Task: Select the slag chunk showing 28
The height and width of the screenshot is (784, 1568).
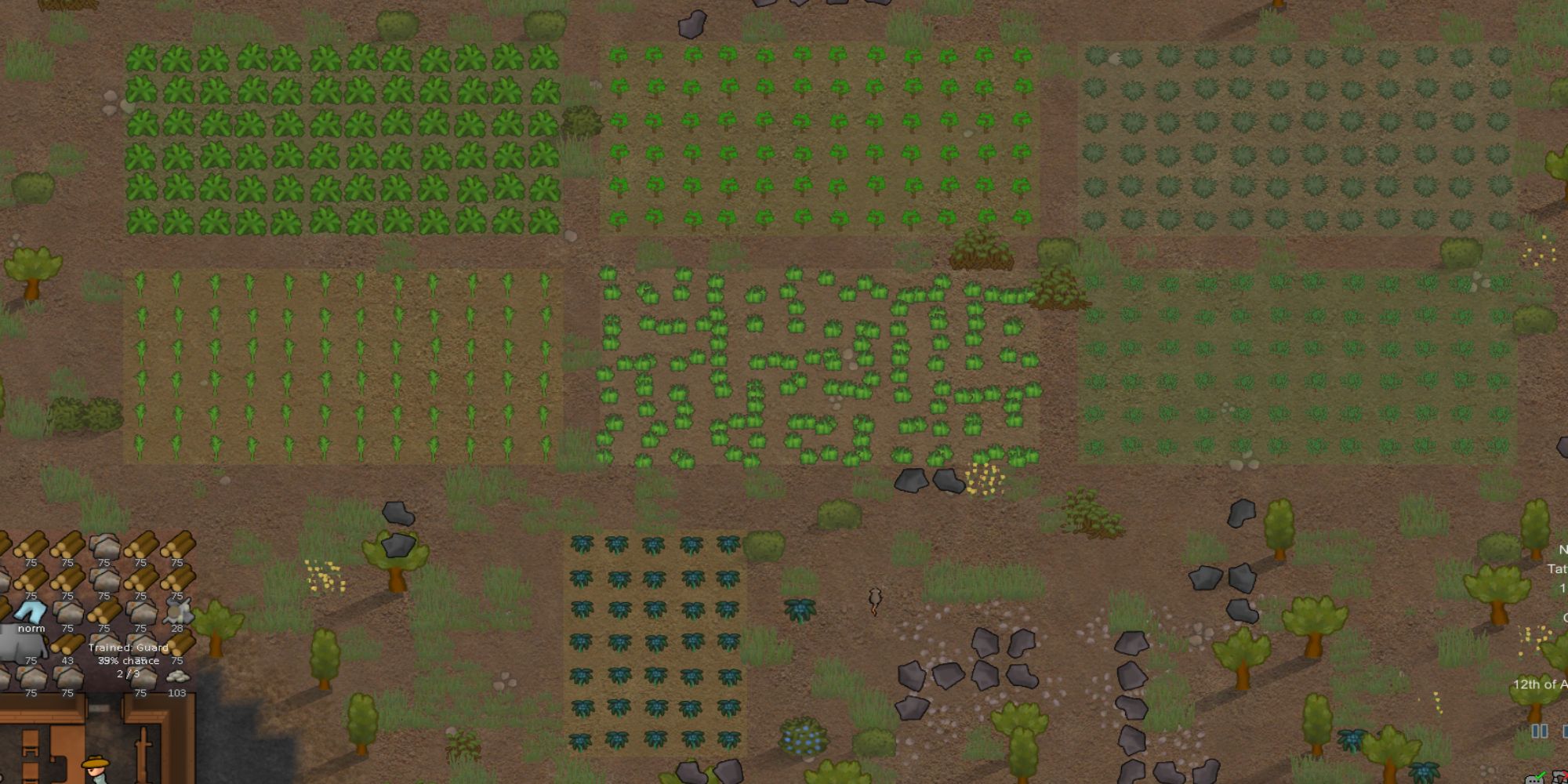Action: 178,611
